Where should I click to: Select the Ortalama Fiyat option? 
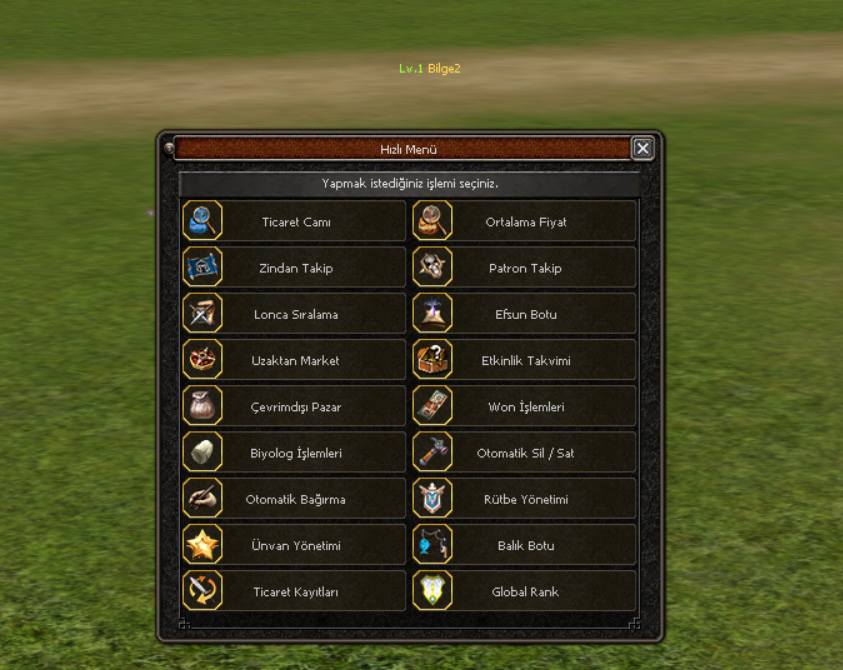coord(525,222)
